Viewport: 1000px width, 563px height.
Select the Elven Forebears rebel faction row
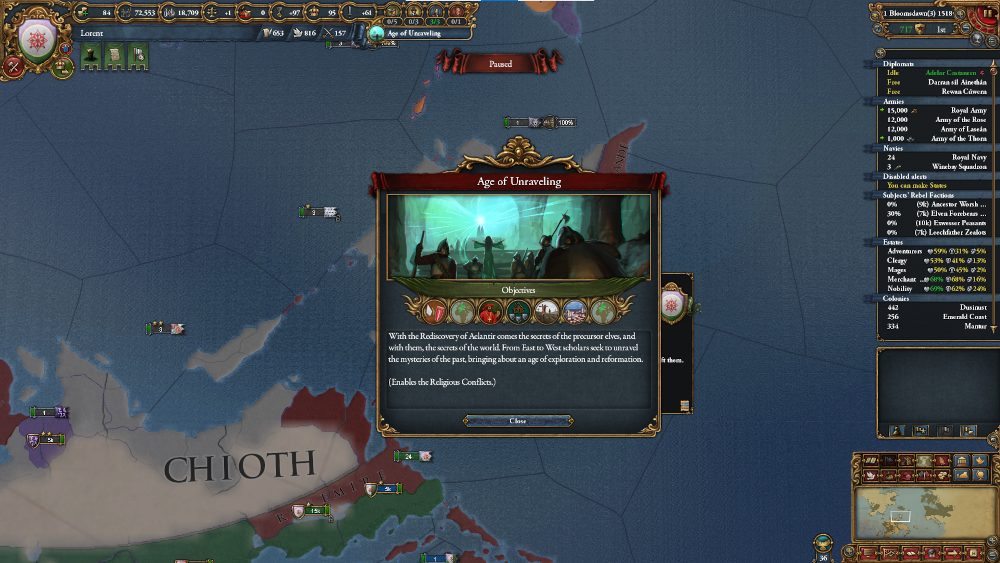[935, 213]
